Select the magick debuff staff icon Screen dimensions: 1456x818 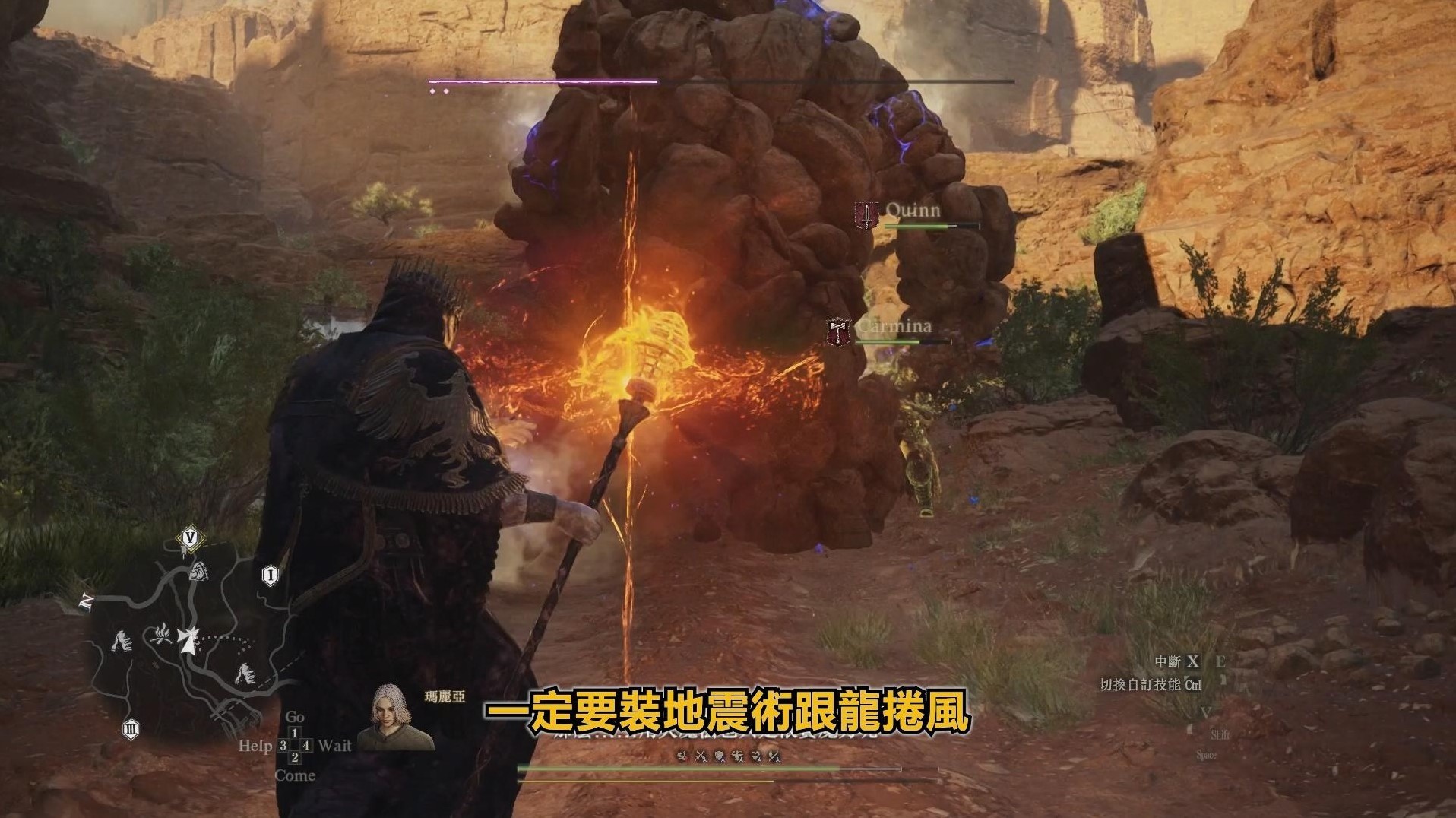tap(774, 756)
